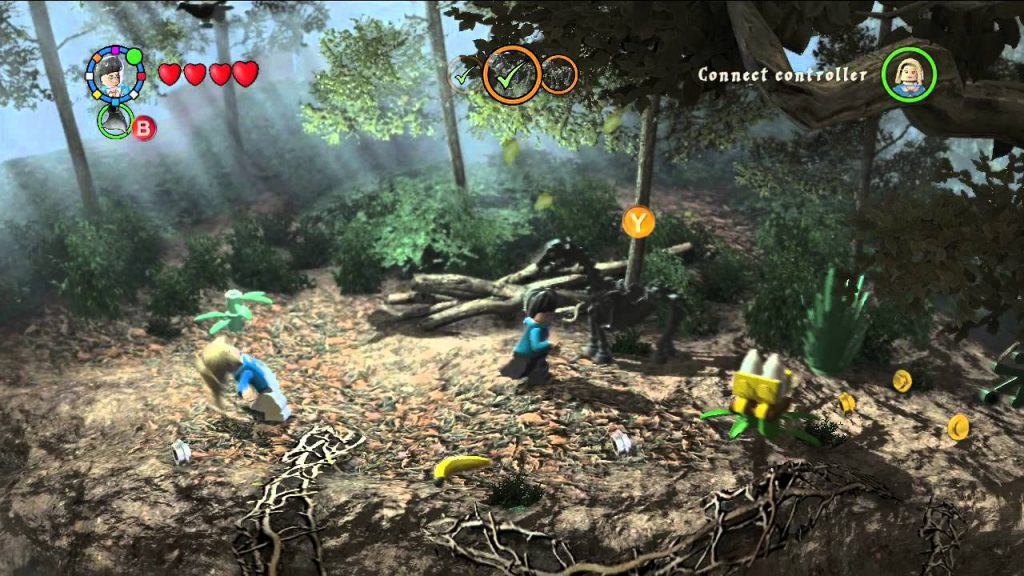This screenshot has height=576, width=1024.
Task: Open the blonde player two portrait
Action: point(908,74)
